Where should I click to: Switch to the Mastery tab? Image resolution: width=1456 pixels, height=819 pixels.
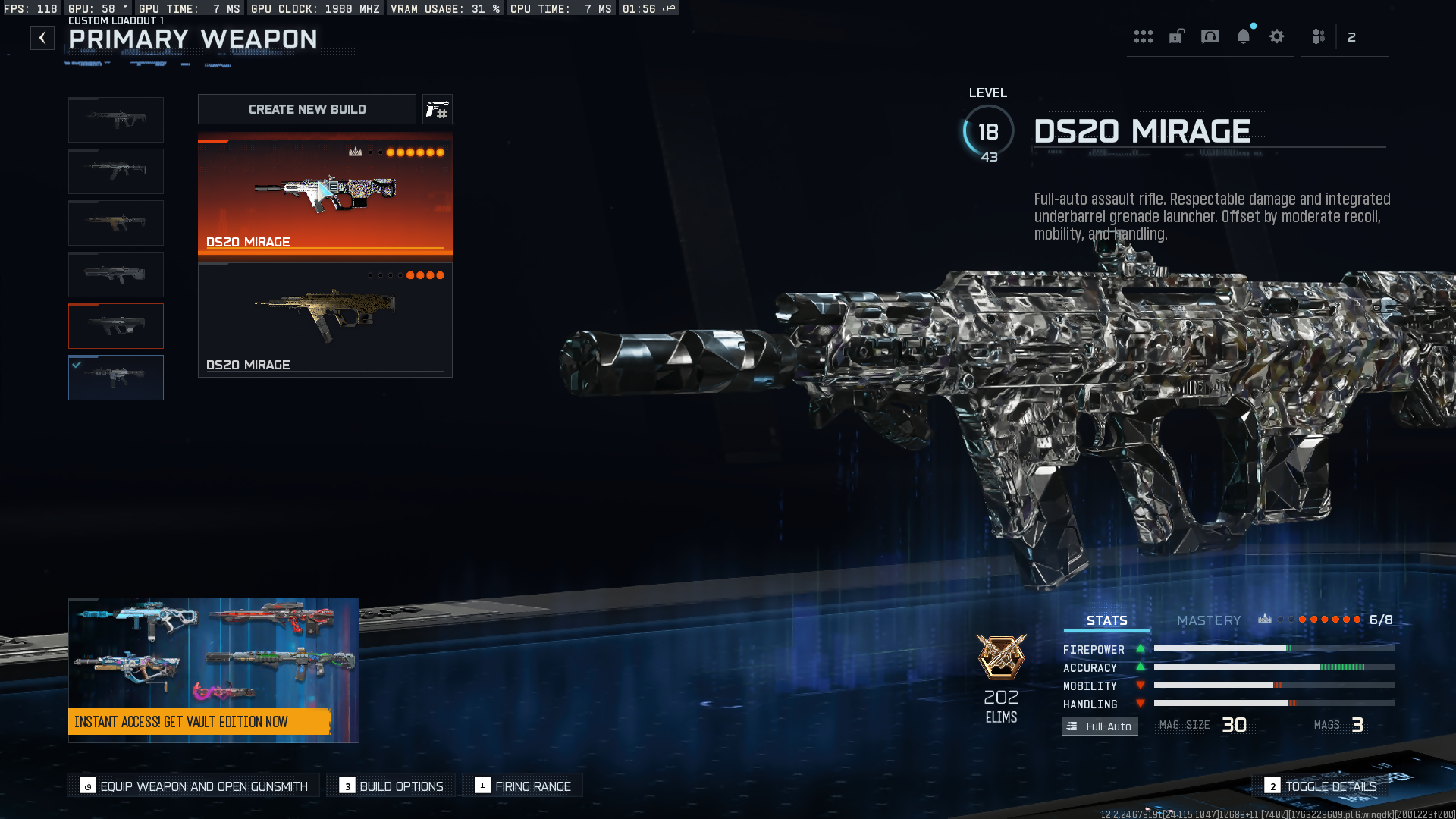(x=1209, y=620)
